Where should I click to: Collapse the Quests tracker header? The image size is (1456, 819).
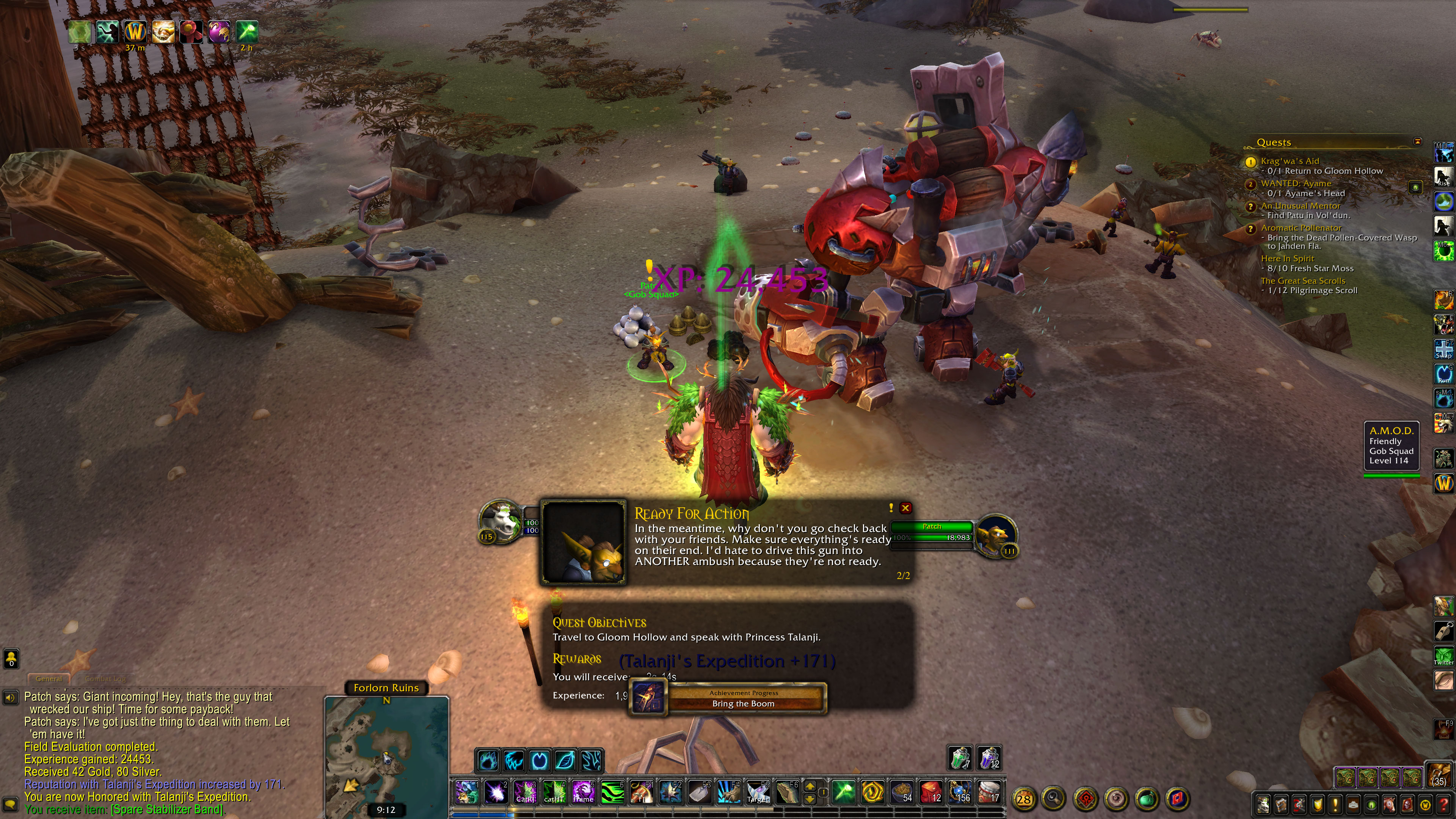1417,141
